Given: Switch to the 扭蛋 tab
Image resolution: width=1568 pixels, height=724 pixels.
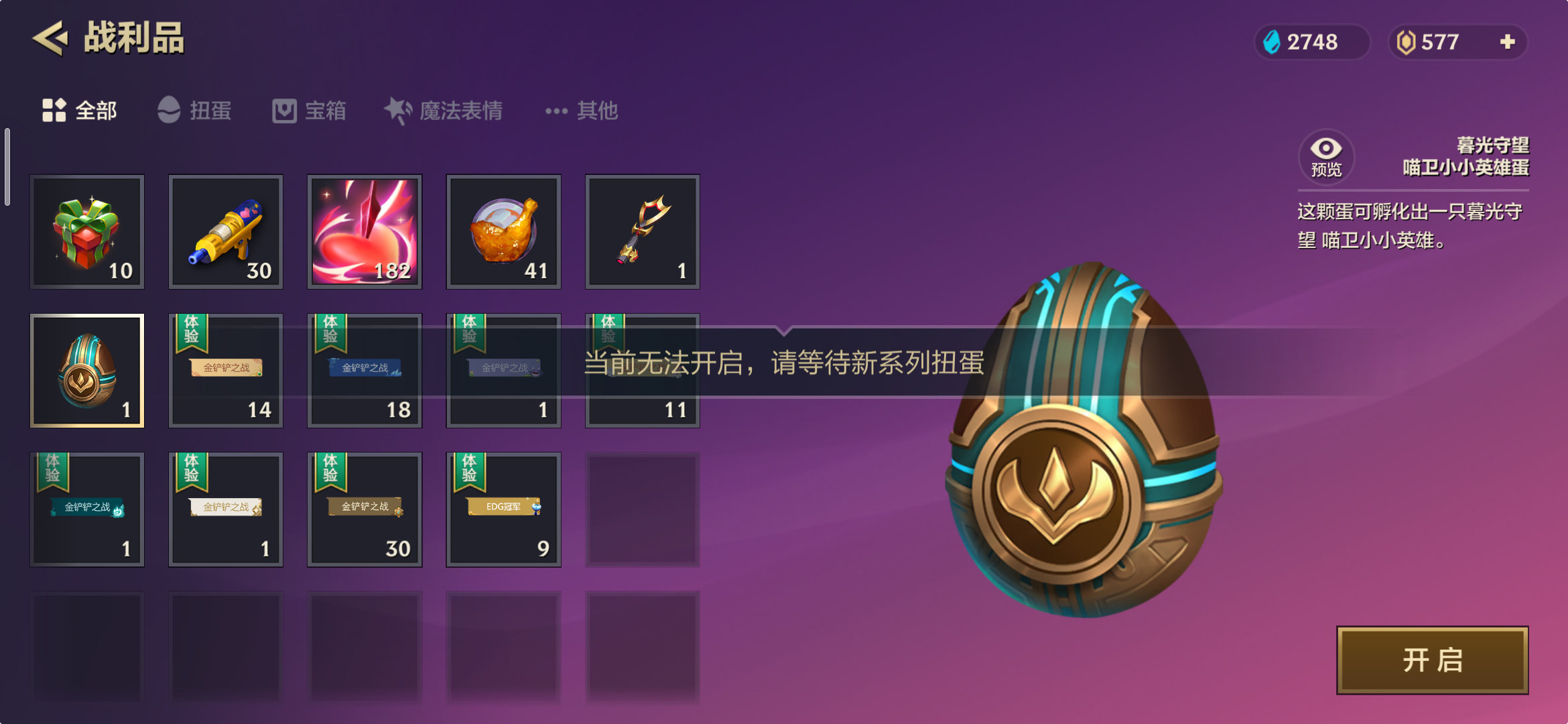Looking at the screenshot, I should point(195,110).
